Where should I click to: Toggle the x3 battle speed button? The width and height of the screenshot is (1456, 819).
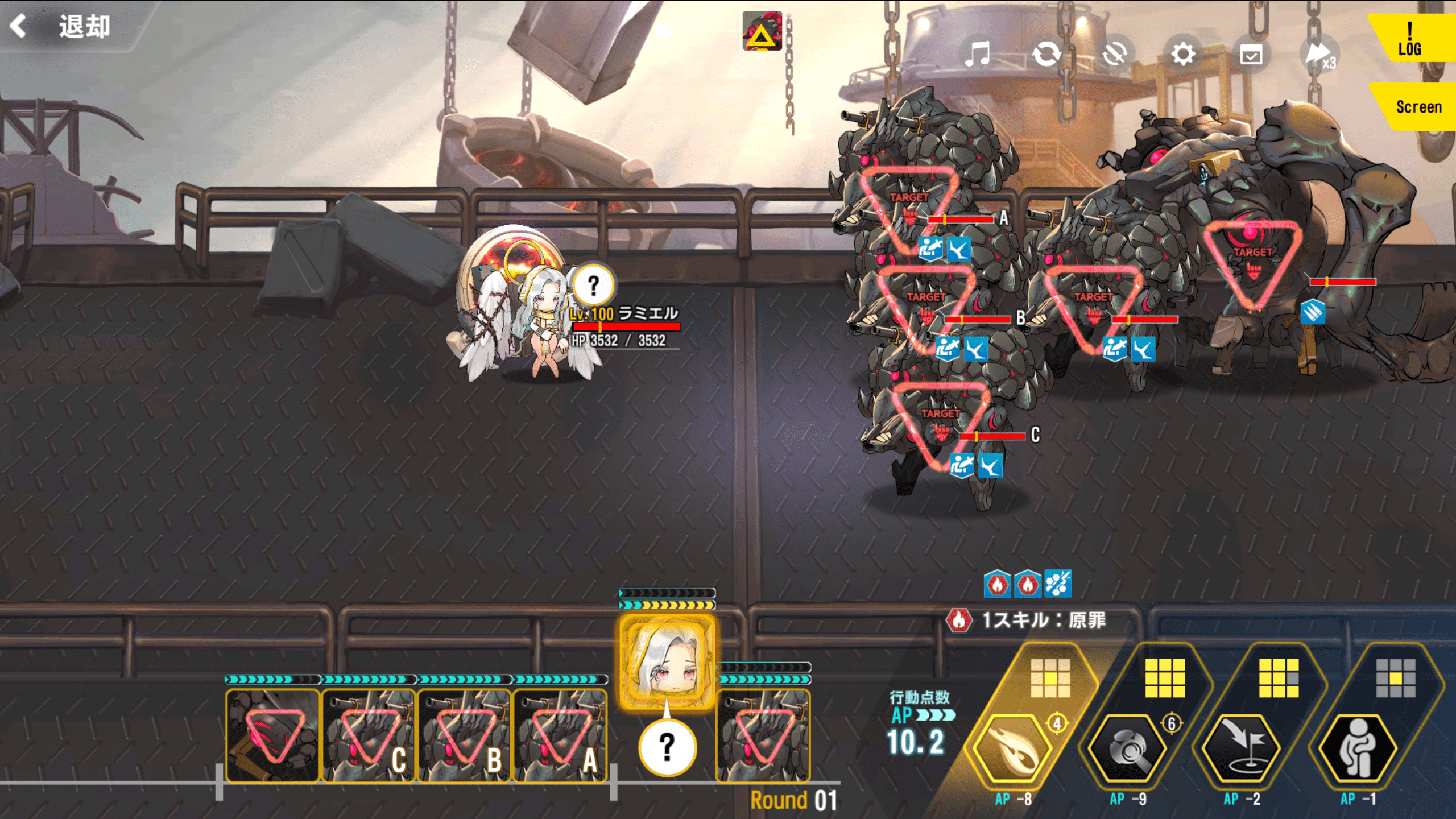1319,55
